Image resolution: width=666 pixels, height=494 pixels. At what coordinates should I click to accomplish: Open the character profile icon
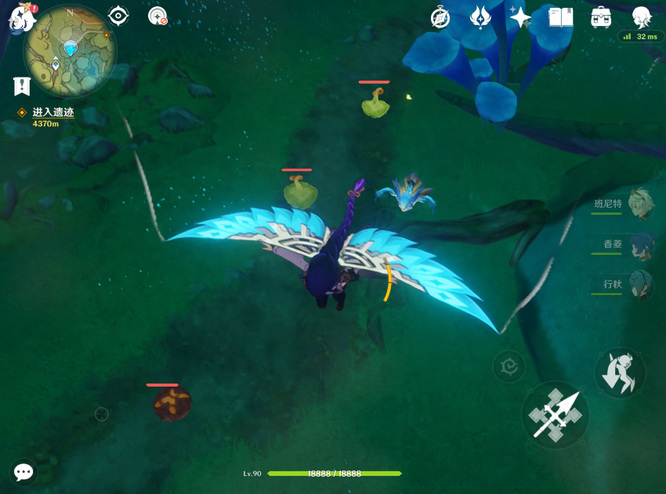point(641,17)
